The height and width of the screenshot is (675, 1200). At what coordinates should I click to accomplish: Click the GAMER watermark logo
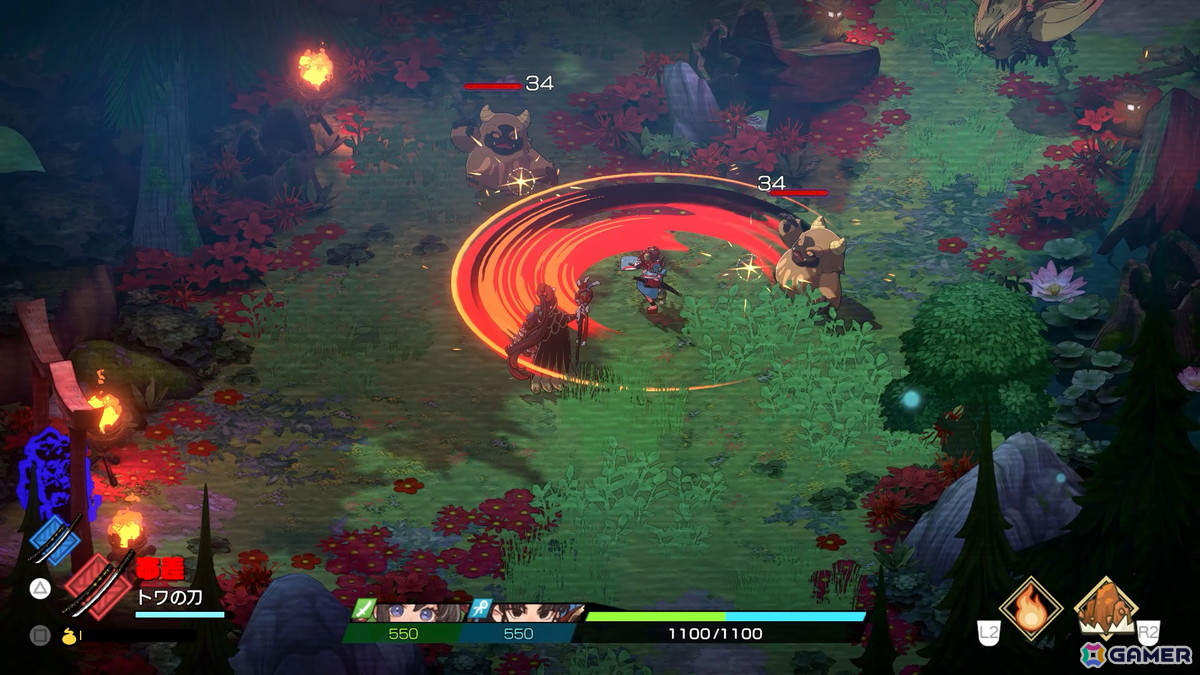(x=1136, y=654)
